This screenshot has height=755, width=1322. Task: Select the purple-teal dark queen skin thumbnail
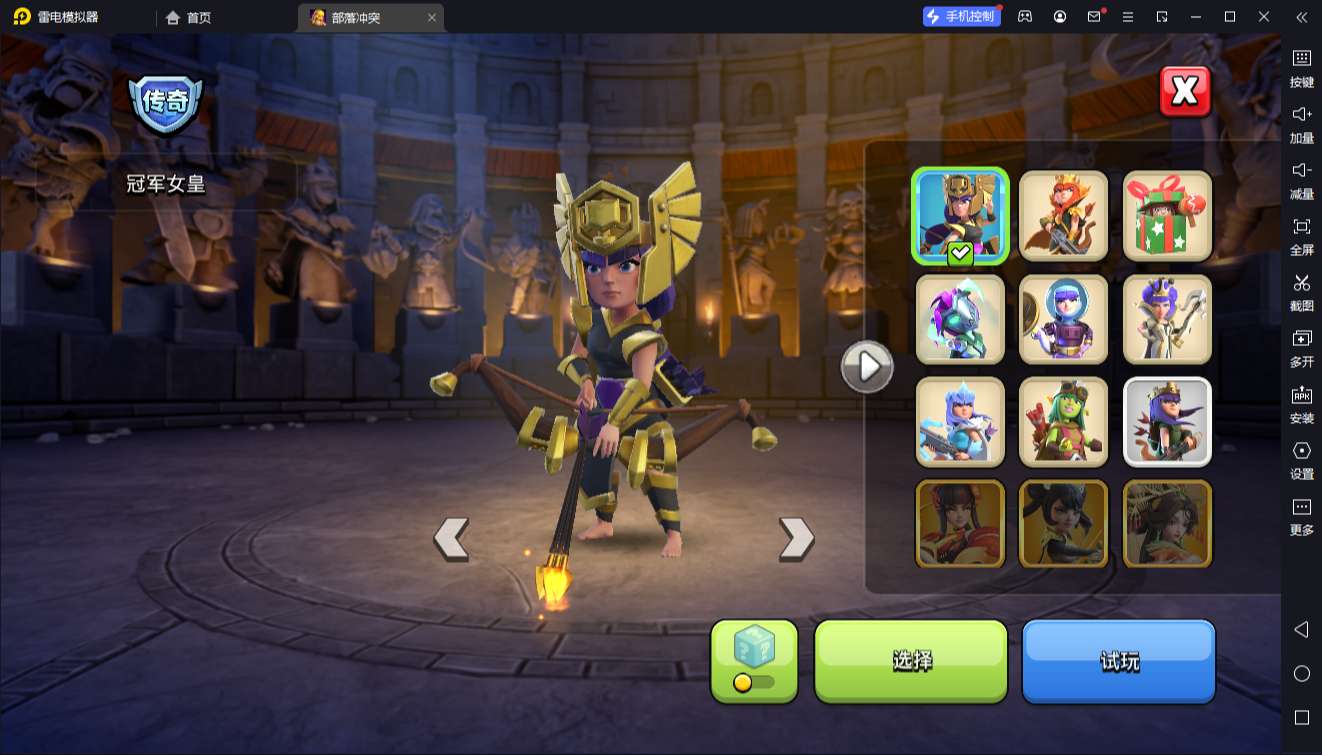click(960, 319)
